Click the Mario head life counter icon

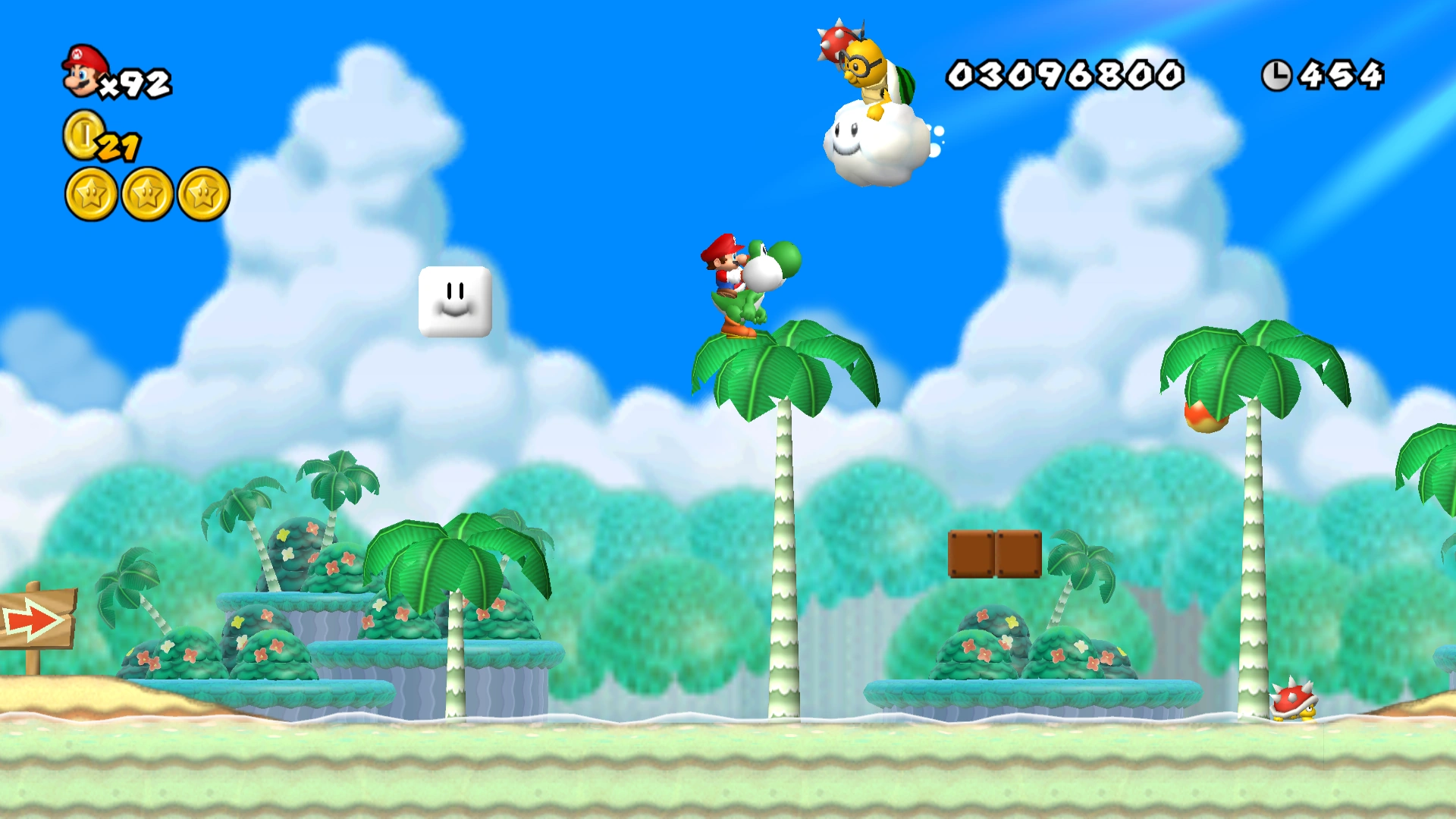pyautogui.click(x=82, y=72)
